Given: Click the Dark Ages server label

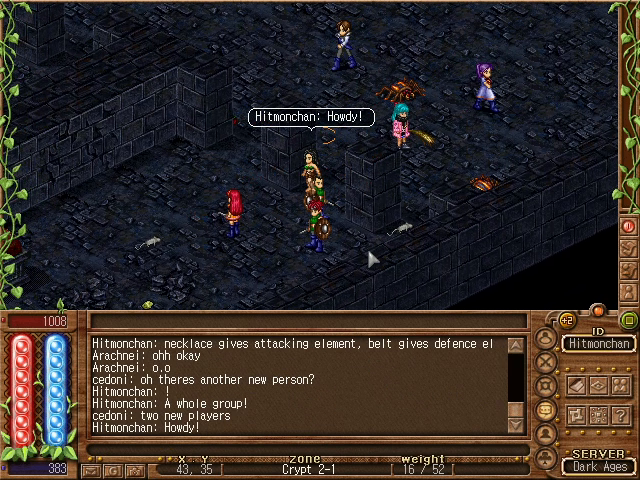Looking at the screenshot, I should coord(598,466).
